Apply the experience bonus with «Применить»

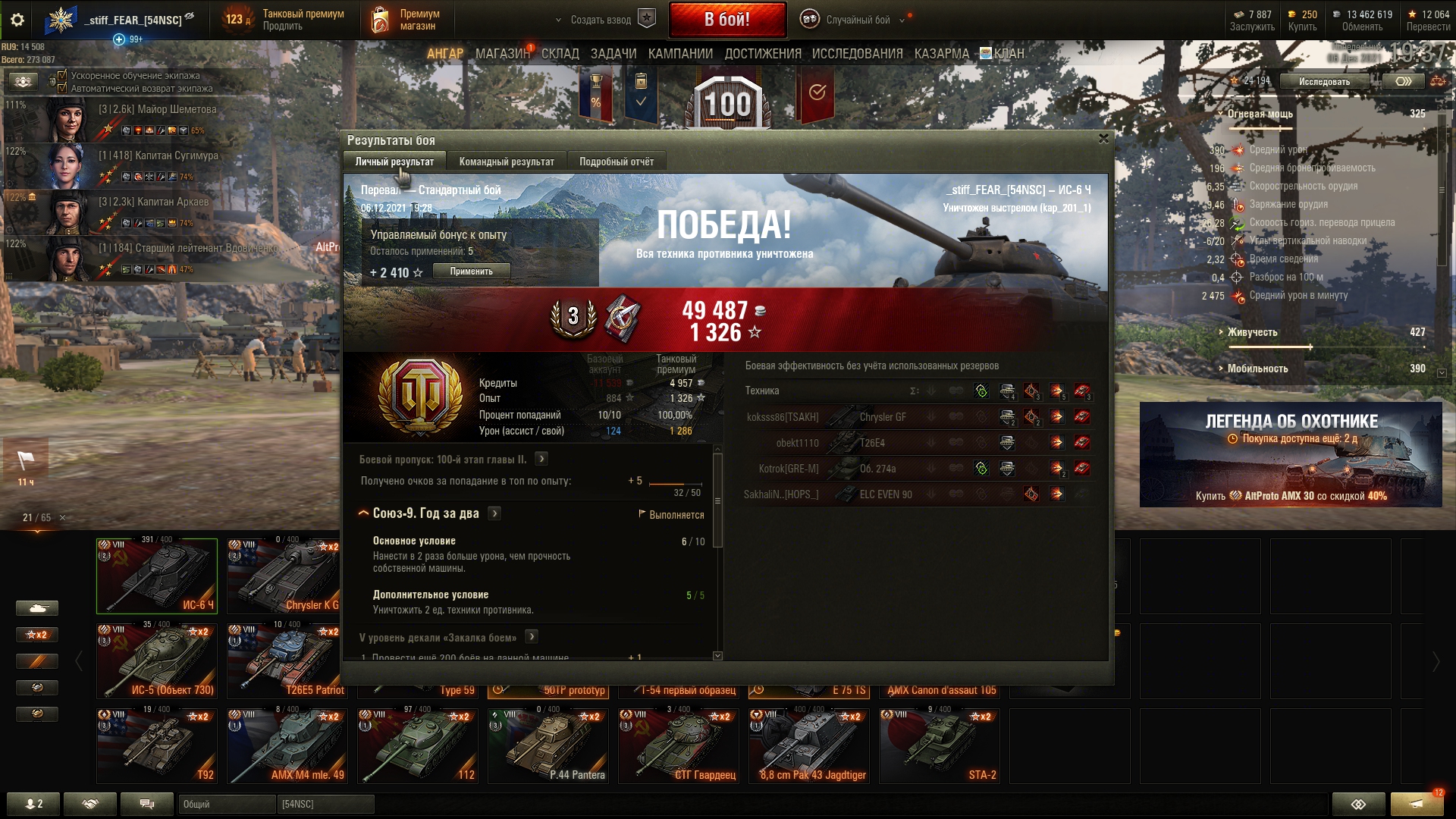tap(471, 271)
